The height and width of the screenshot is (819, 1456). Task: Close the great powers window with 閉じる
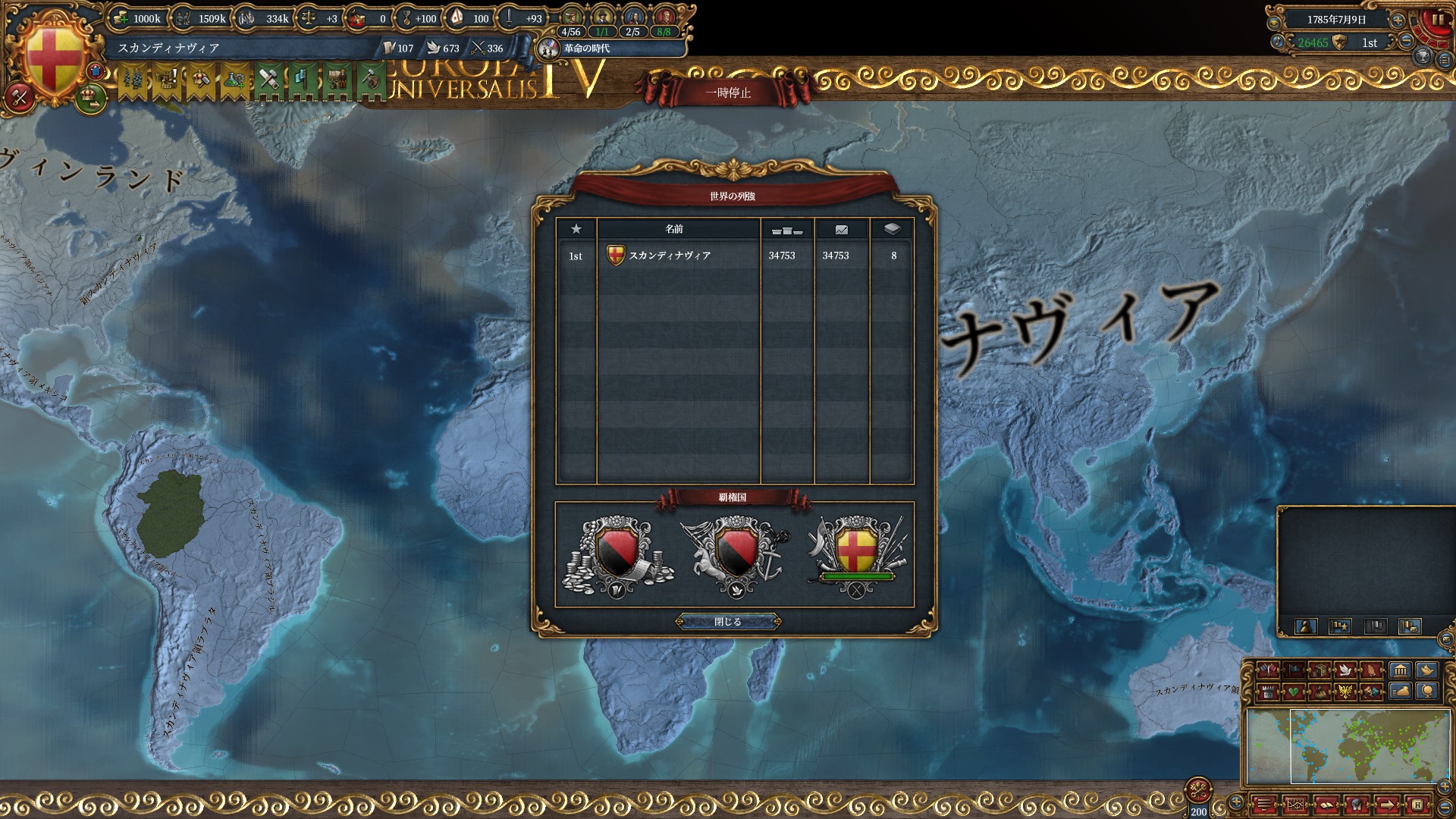pyautogui.click(x=728, y=622)
